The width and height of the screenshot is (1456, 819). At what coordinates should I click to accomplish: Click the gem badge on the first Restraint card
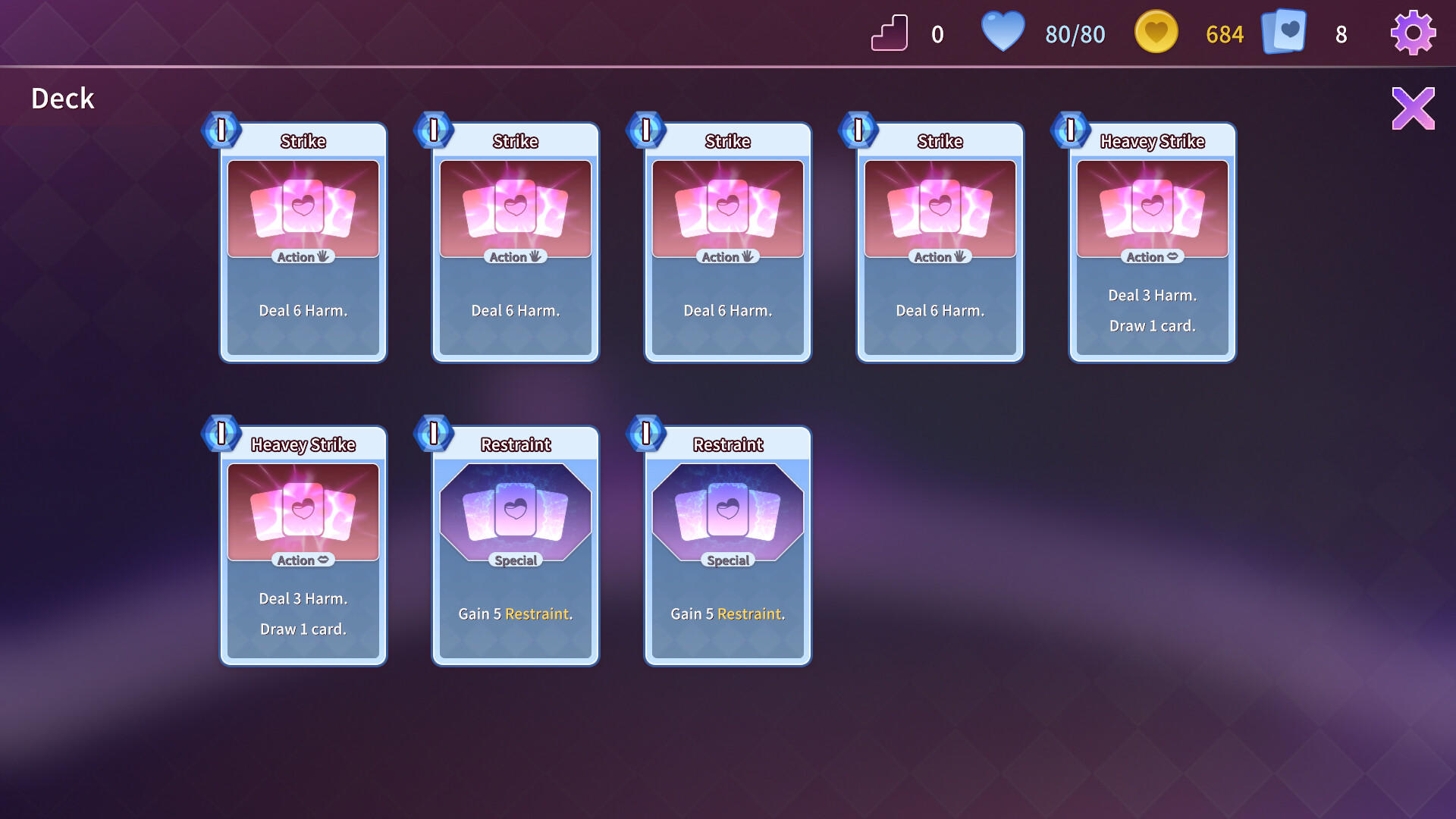pos(434,434)
